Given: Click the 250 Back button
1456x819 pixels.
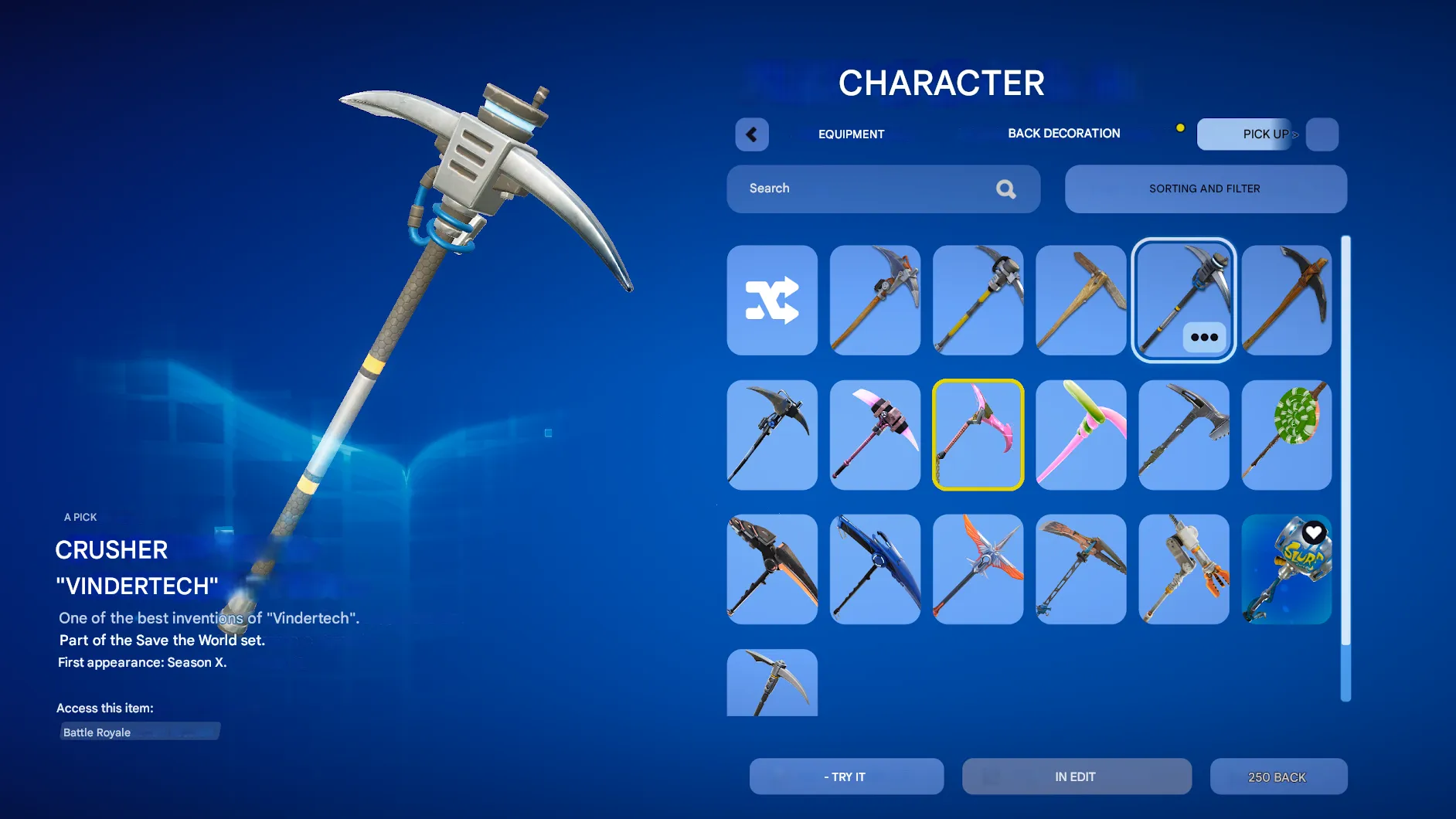Looking at the screenshot, I should point(1279,777).
